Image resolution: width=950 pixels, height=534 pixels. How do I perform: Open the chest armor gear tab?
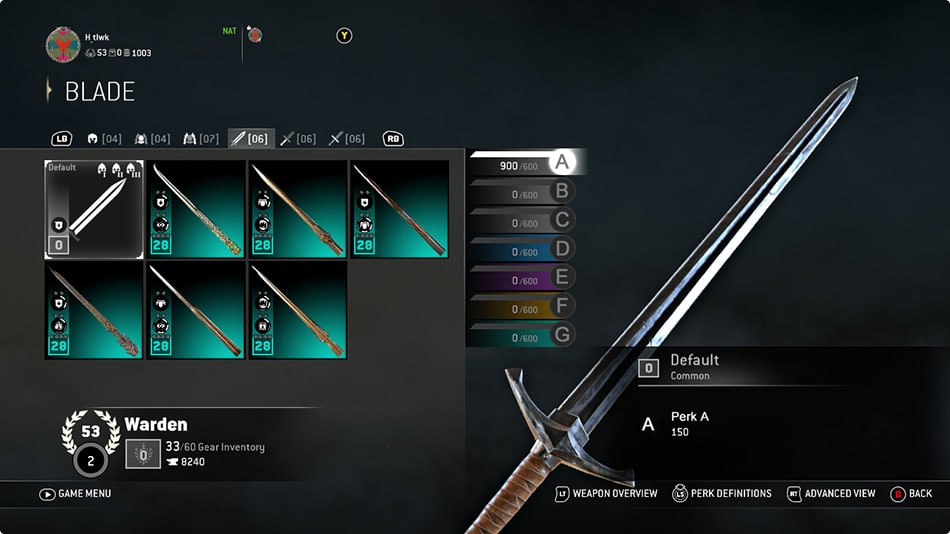pyautogui.click(x=152, y=139)
